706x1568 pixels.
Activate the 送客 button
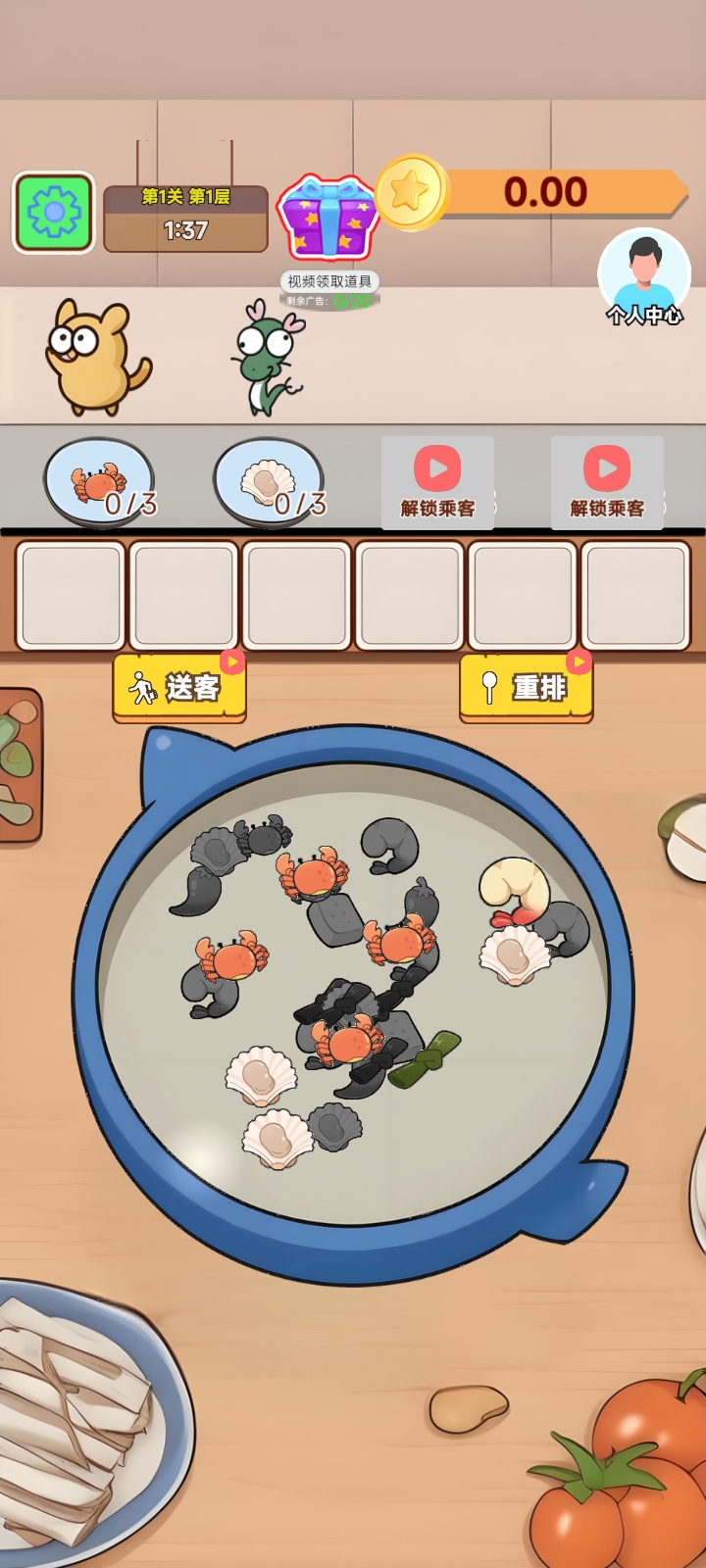tap(179, 687)
